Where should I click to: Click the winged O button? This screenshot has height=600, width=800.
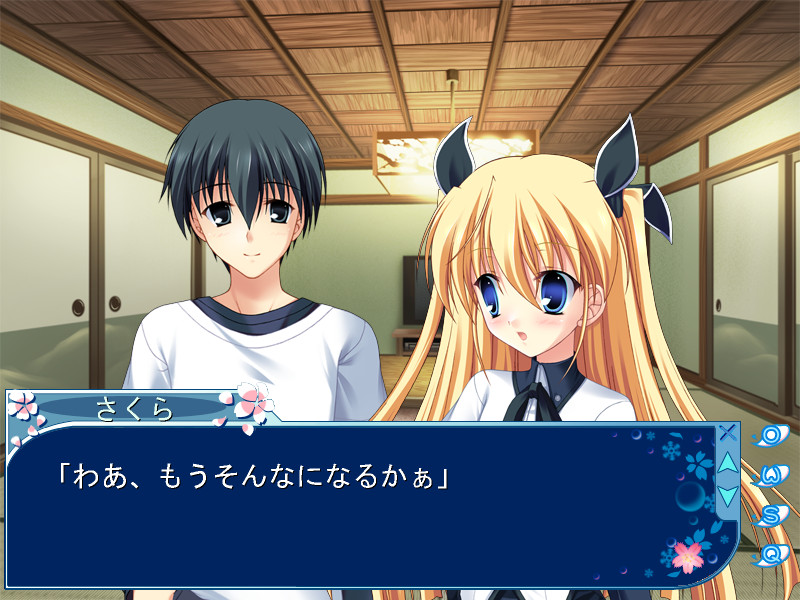pos(771,436)
